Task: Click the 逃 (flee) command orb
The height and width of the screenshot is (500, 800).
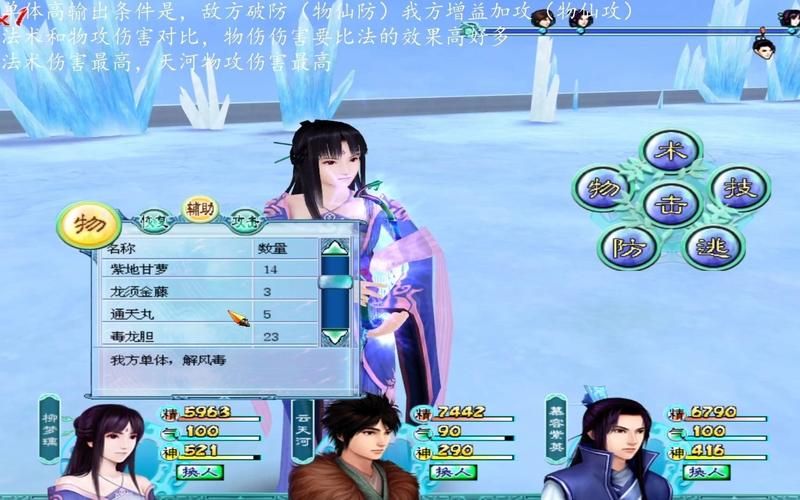Action: pos(712,245)
